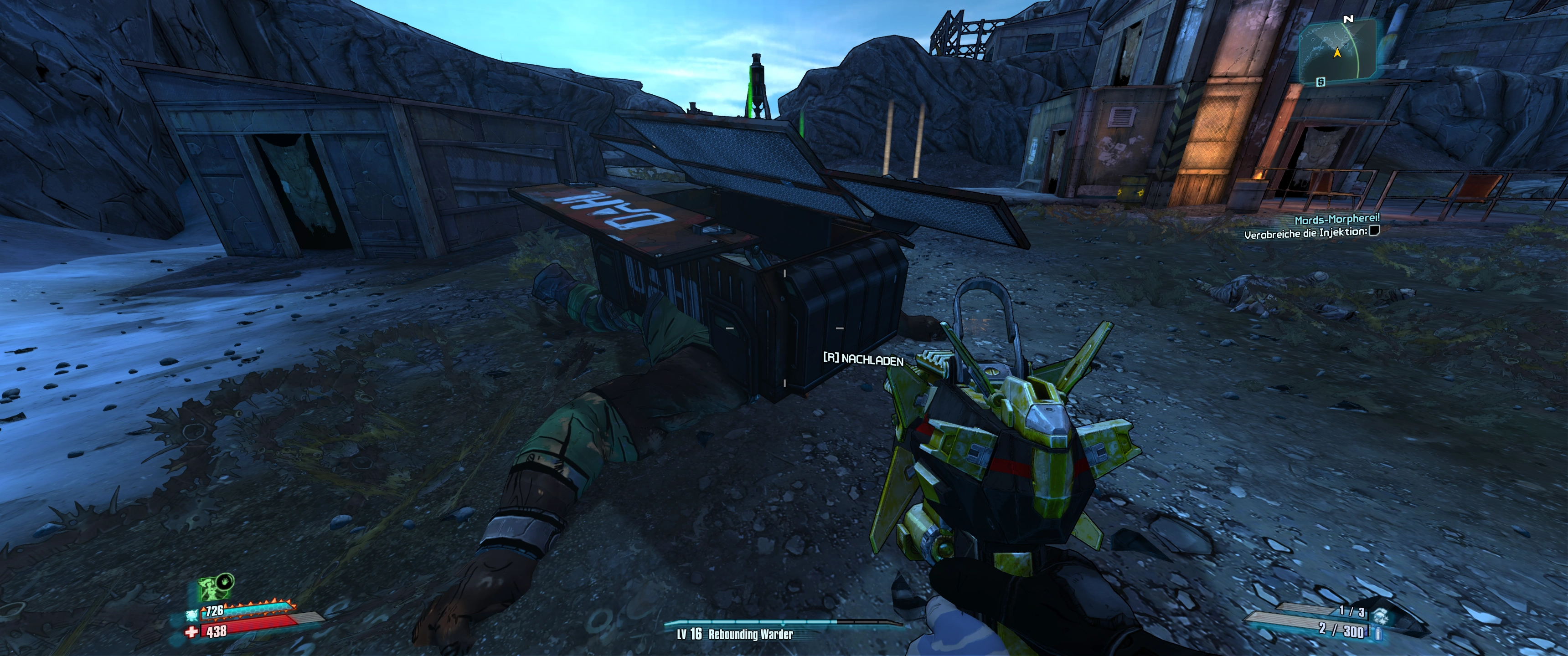Activate the green action skill portrait icon

pos(211,589)
